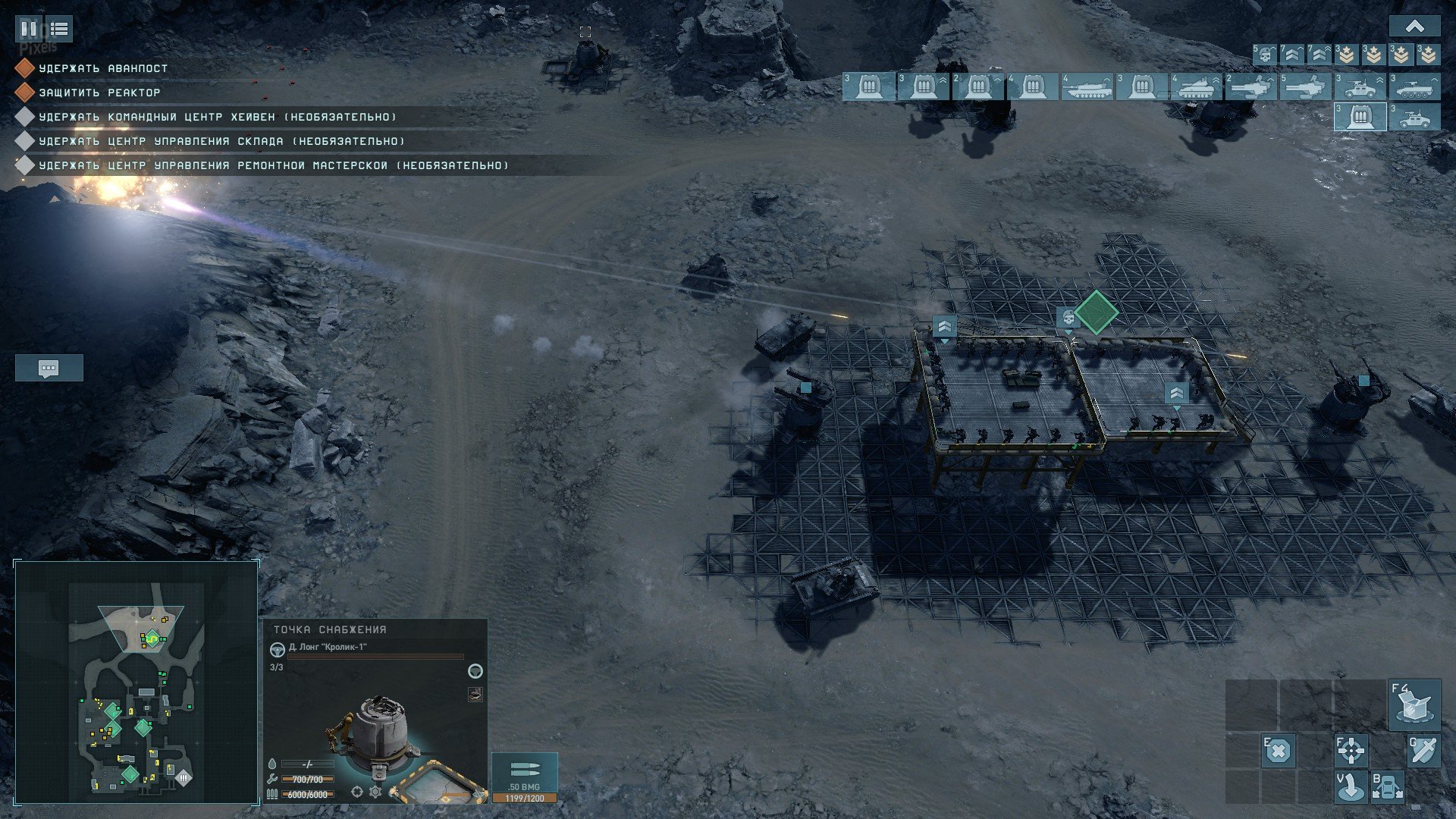Open the chat message button
1456x819 pixels.
coord(49,369)
